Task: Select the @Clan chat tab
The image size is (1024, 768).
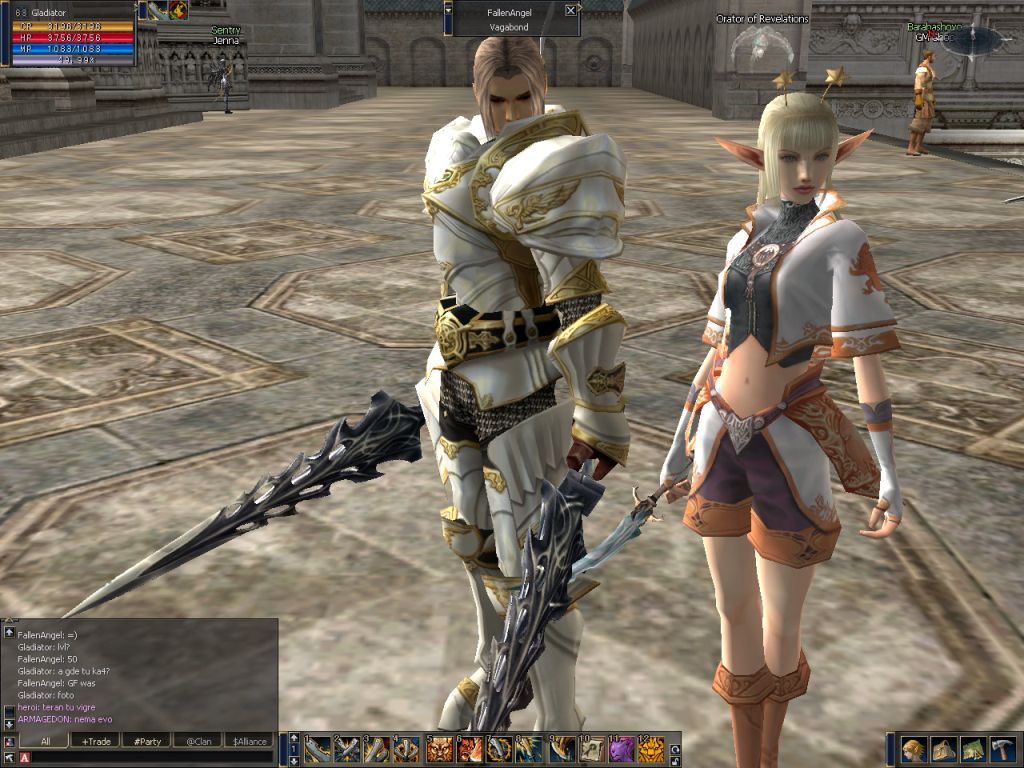Action: (198, 741)
